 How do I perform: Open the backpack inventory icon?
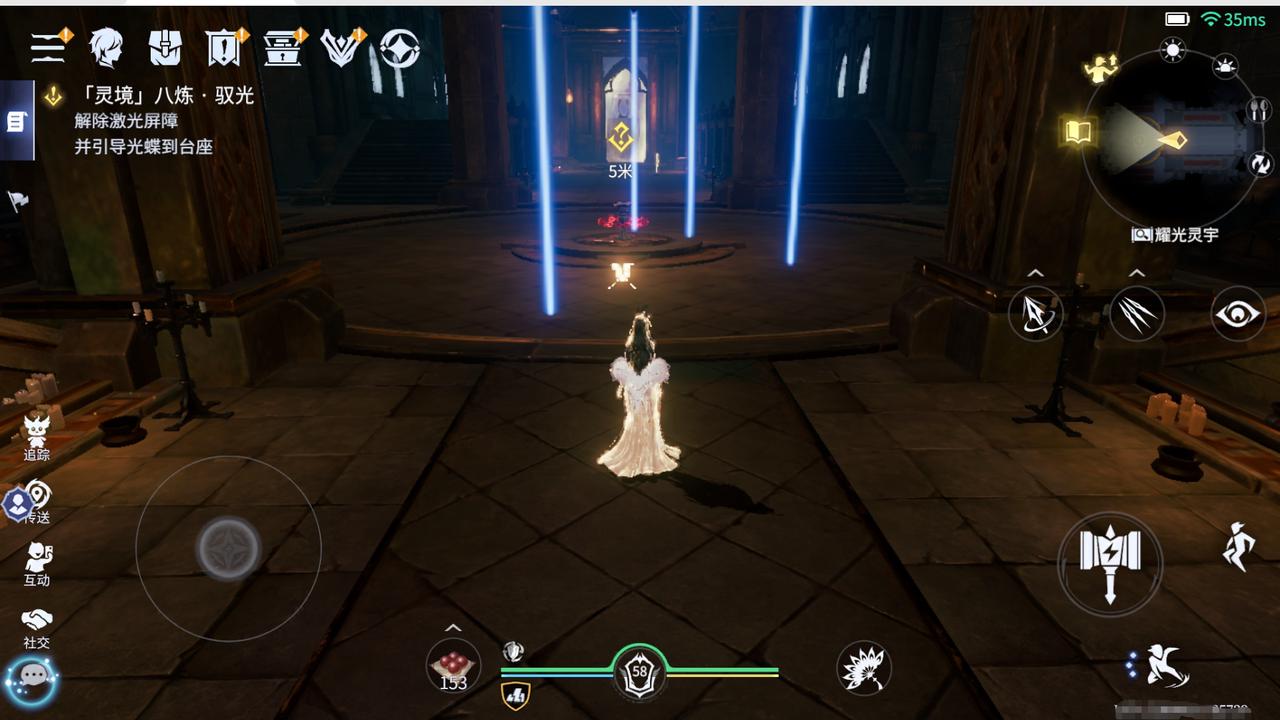tap(164, 47)
